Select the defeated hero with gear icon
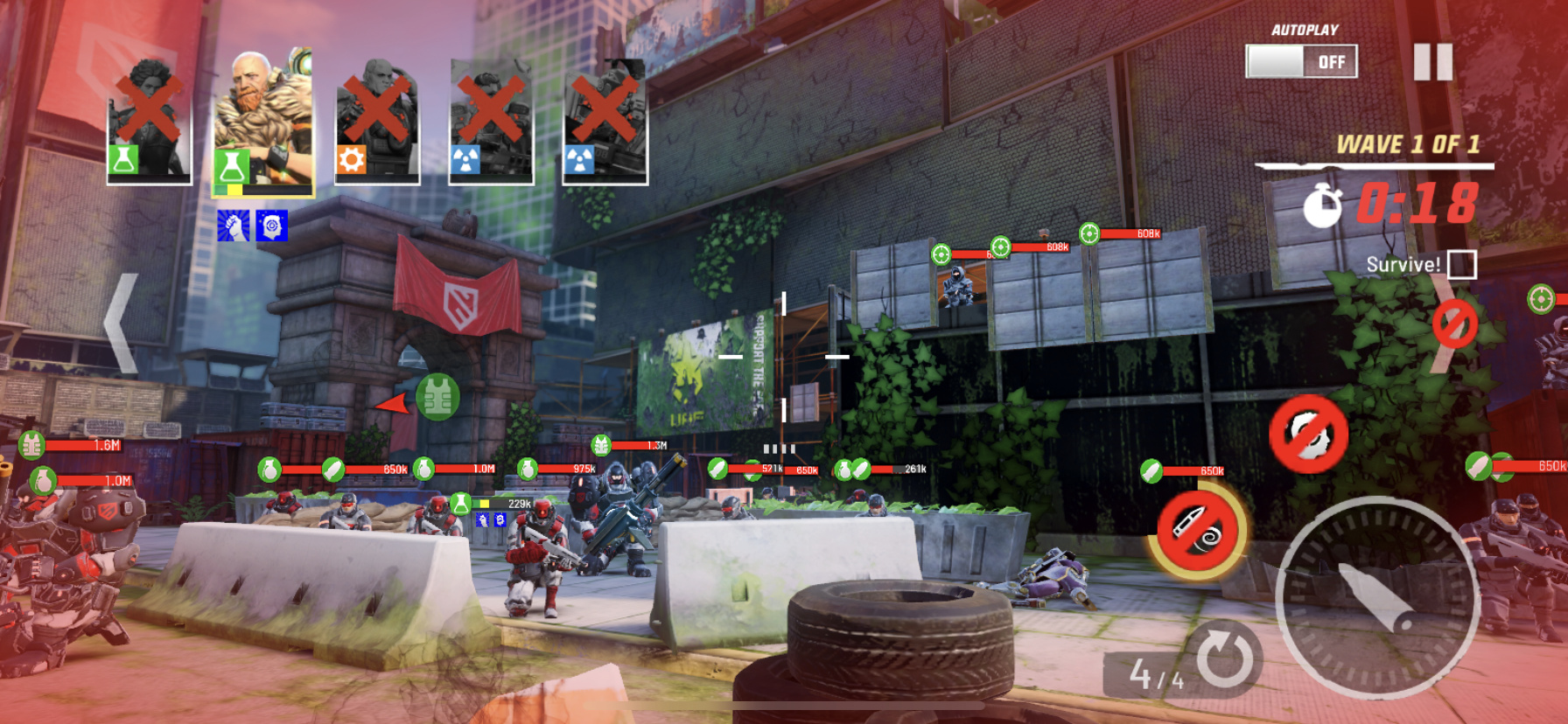The width and height of the screenshot is (1568, 724). click(x=376, y=122)
